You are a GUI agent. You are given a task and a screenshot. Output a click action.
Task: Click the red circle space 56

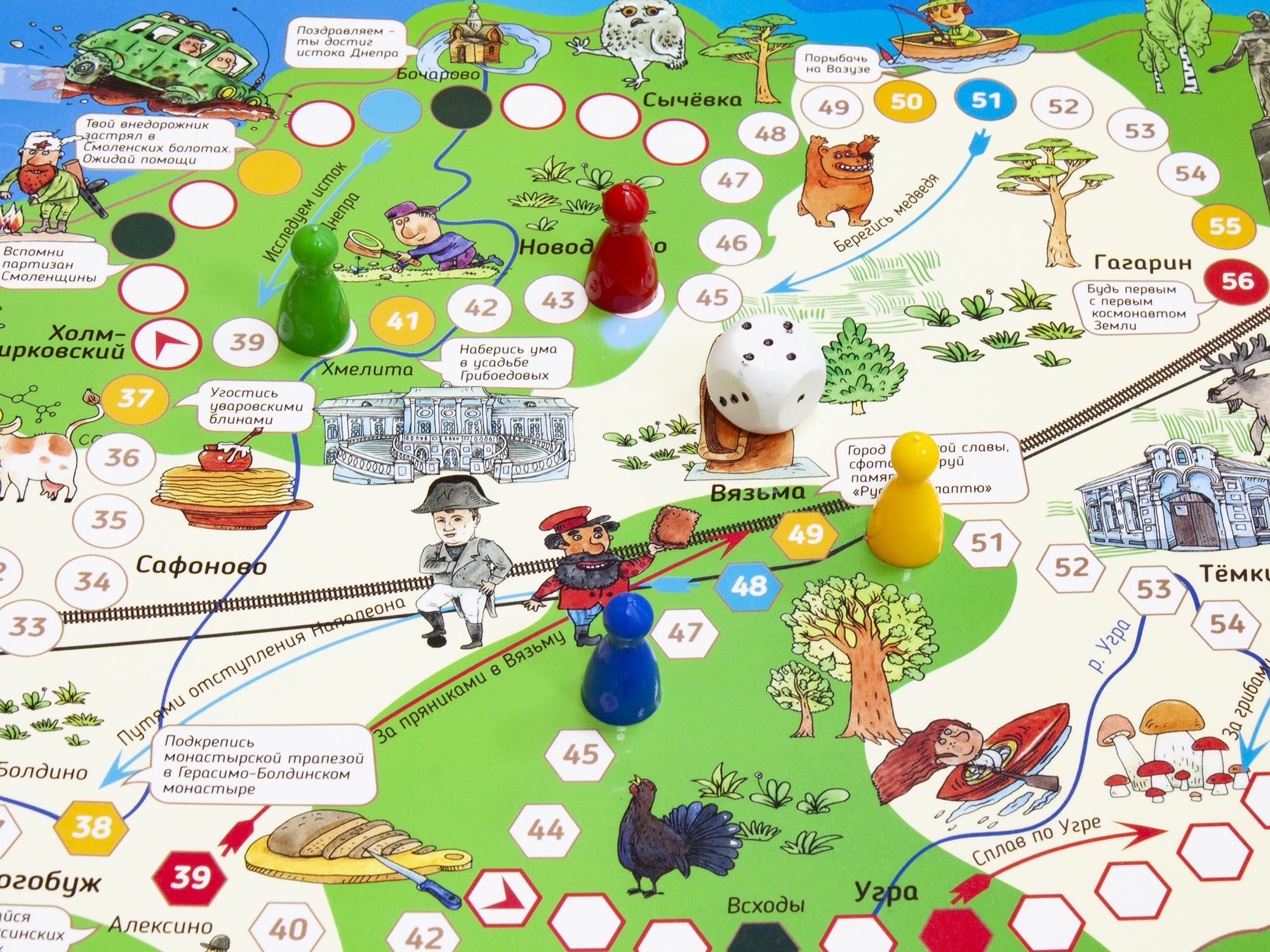pos(1237,281)
